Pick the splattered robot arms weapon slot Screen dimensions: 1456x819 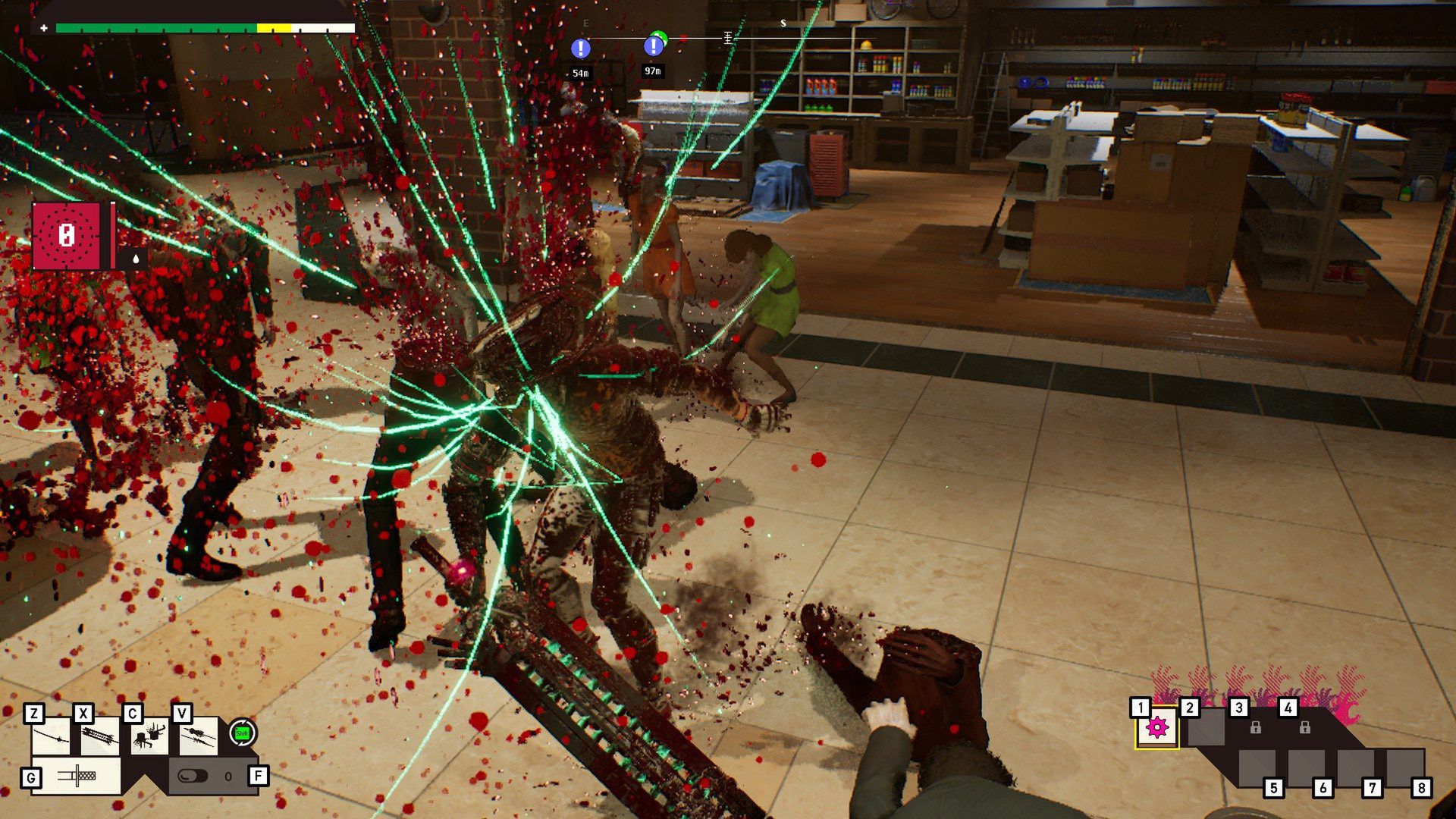[149, 736]
